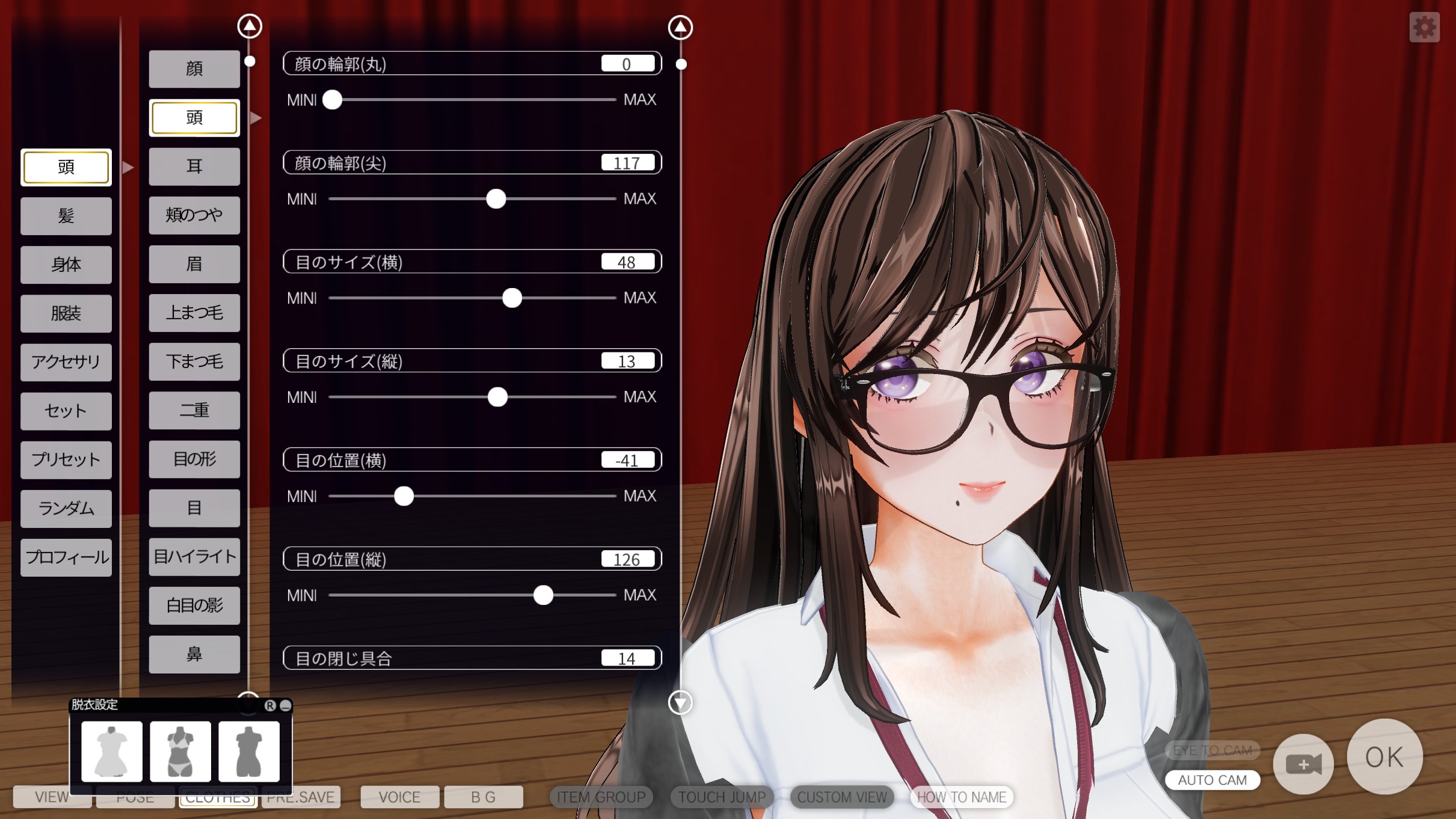Toggle AUTO CAM off

(1214, 780)
